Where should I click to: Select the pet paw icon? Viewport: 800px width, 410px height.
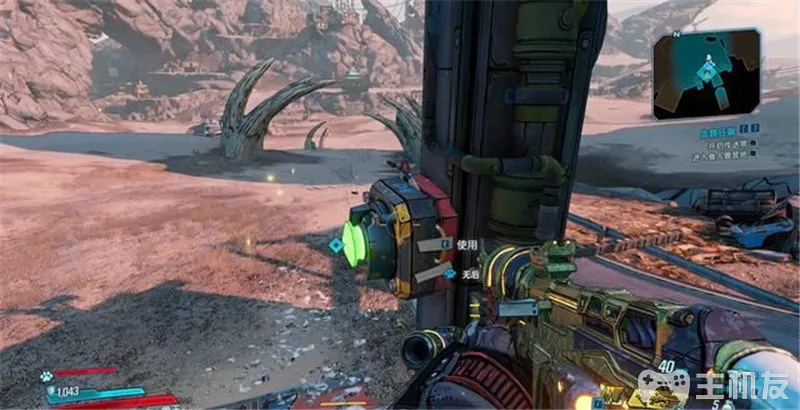pos(46,377)
